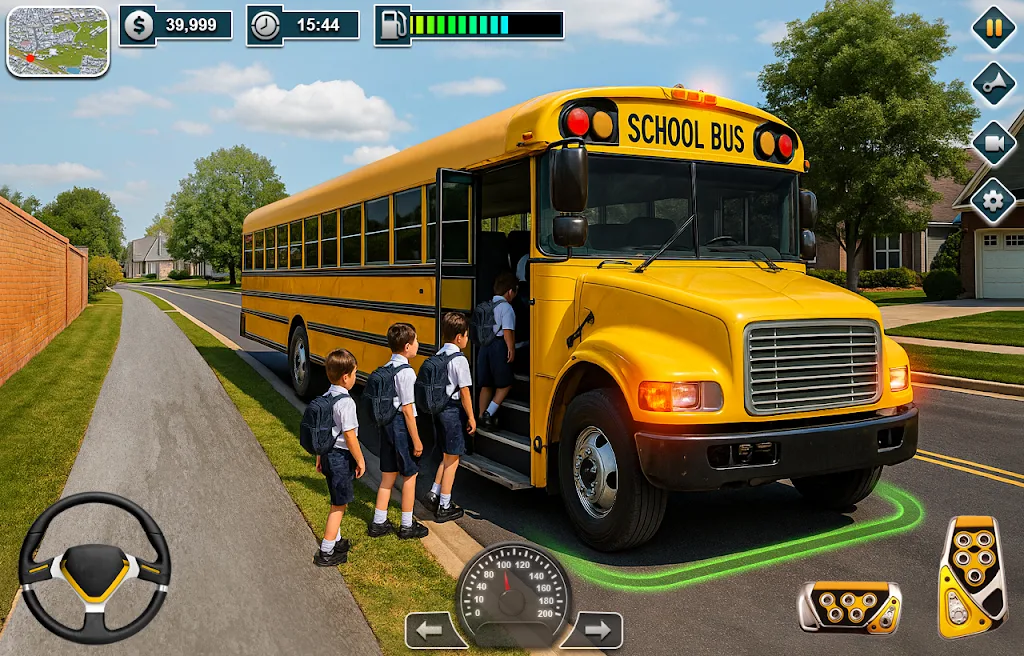
Task: Grab the steering wheel control
Action: [x=95, y=566]
